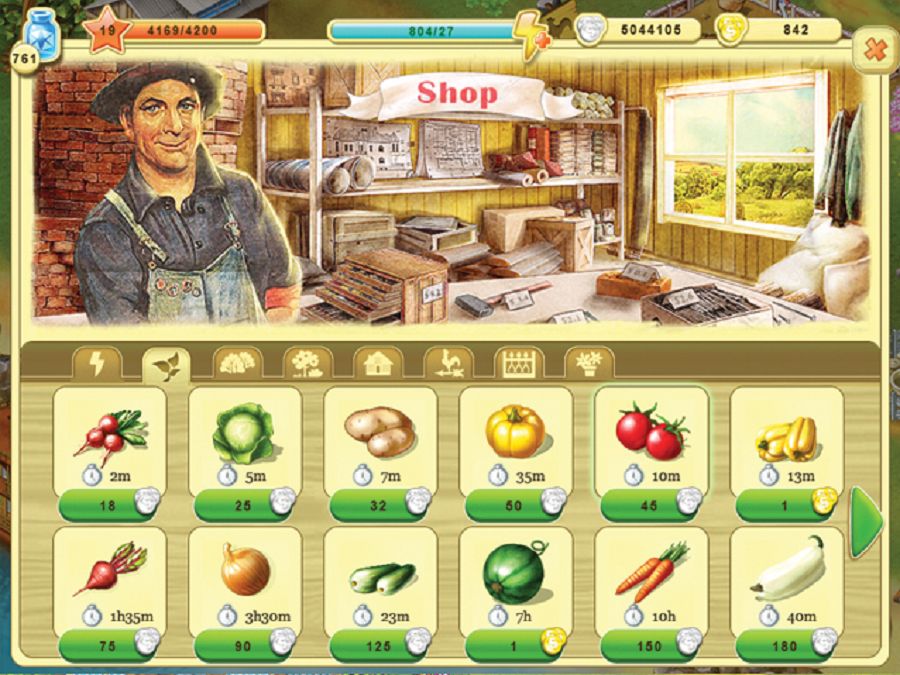Image resolution: width=900 pixels, height=675 pixels.
Task: Switch to the lightning bolt energy tab
Action: pos(97,364)
